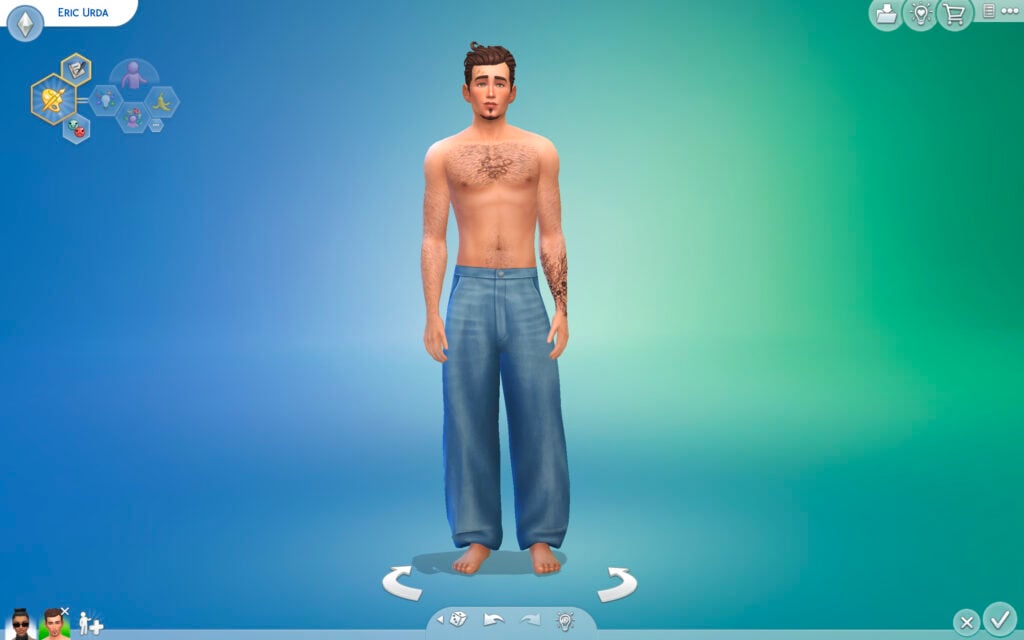
Task: Open the plumbob Sim details button
Action: click(x=25, y=22)
